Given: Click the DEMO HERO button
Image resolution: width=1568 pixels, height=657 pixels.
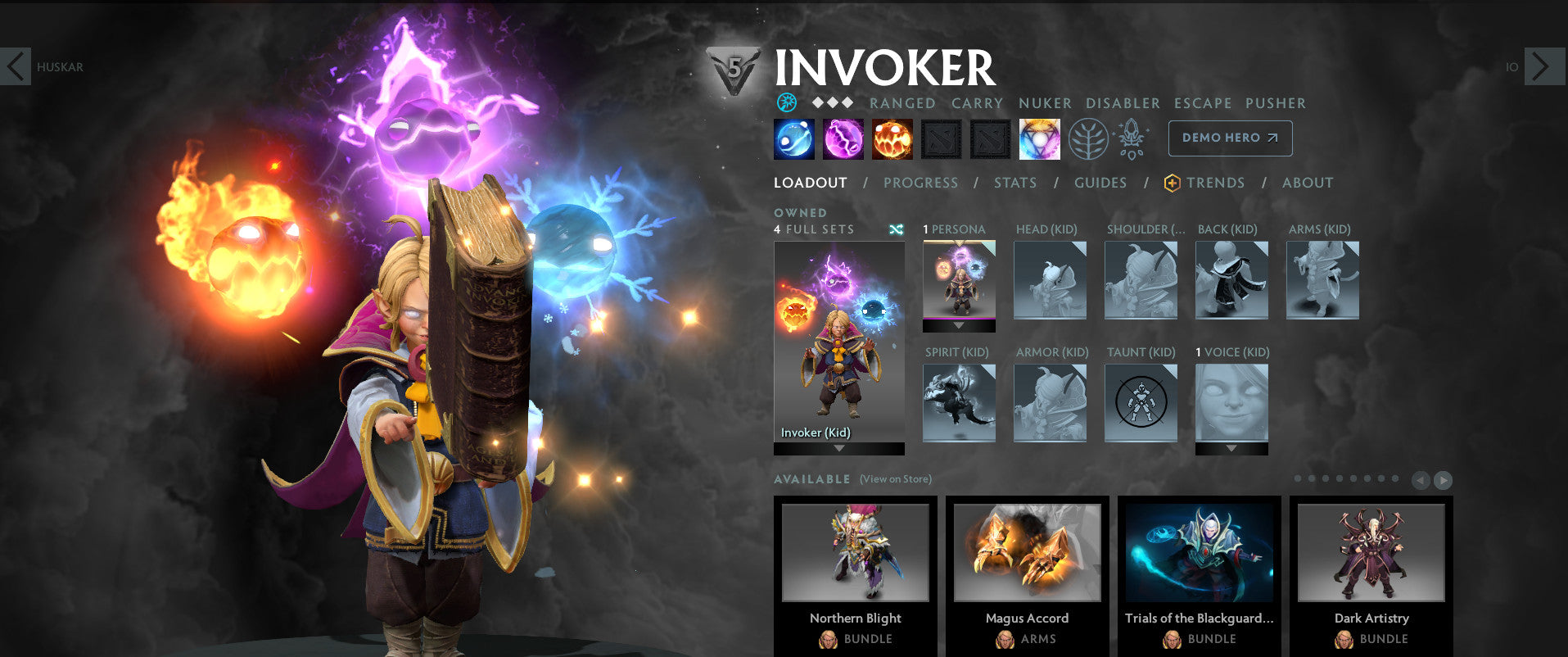Looking at the screenshot, I should tap(1229, 138).
